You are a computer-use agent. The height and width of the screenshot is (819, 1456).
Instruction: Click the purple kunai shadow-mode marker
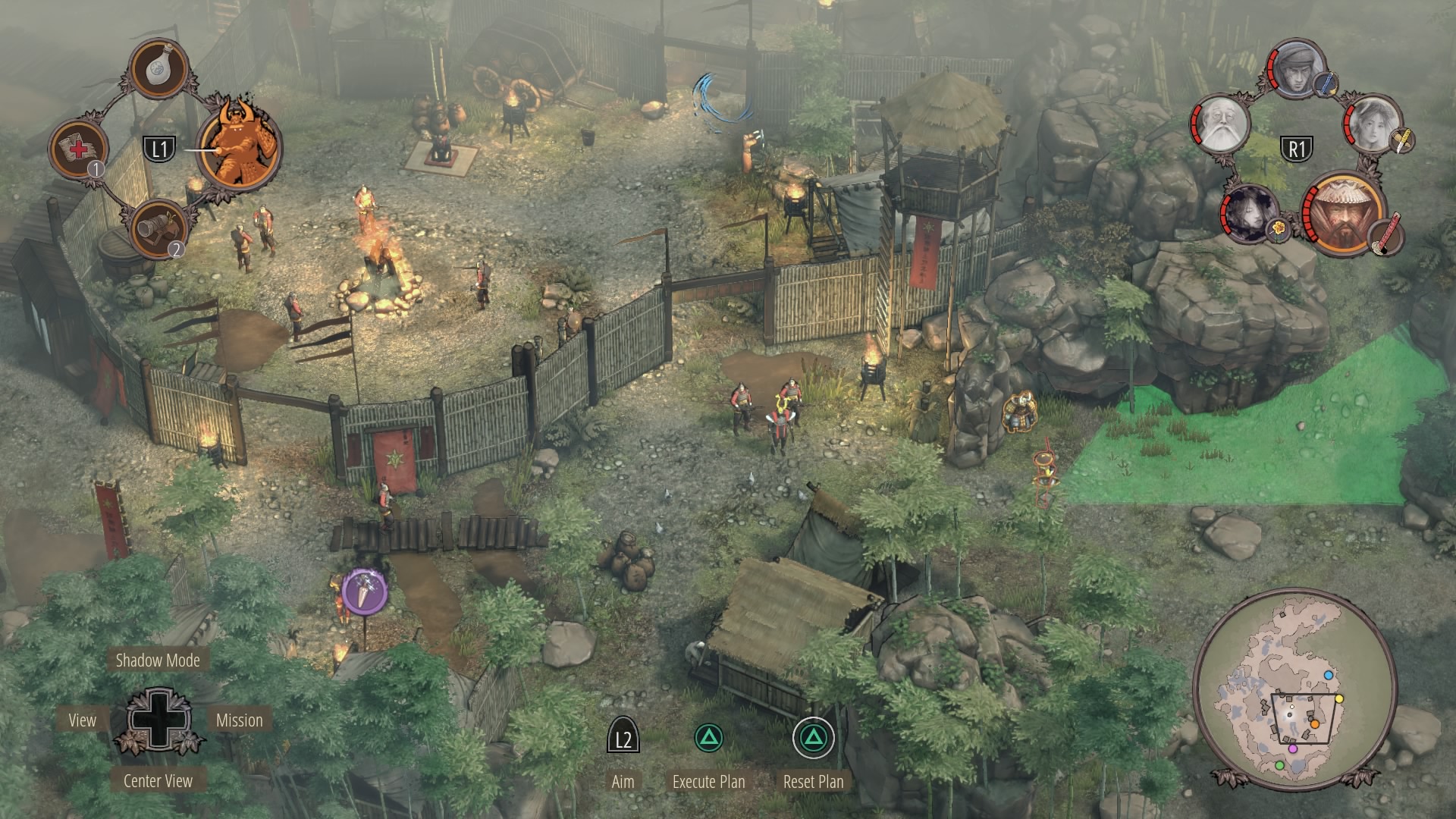[365, 592]
